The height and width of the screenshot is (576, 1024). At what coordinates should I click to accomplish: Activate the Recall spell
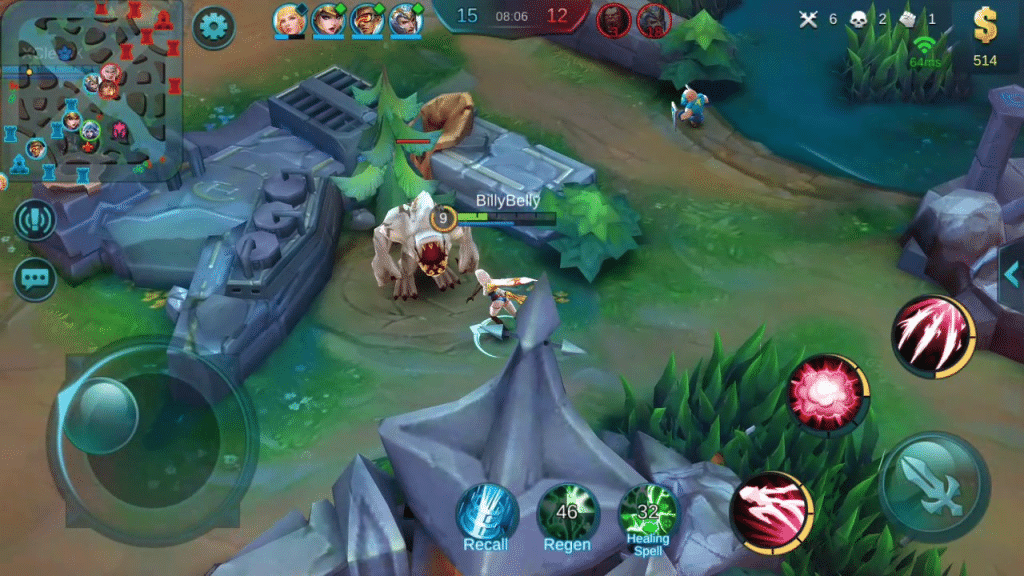click(x=487, y=516)
